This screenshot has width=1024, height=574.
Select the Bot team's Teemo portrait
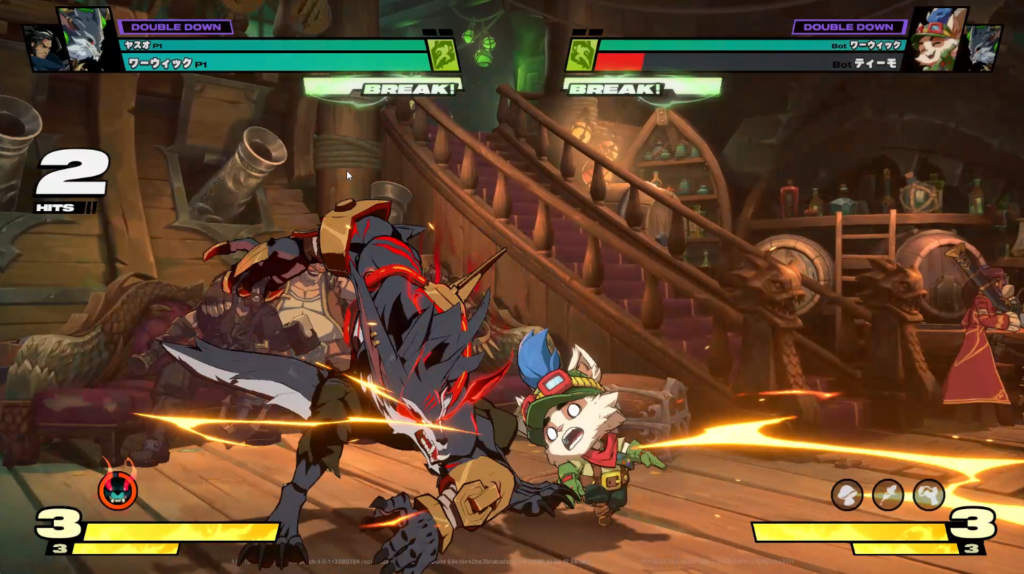[x=938, y=38]
